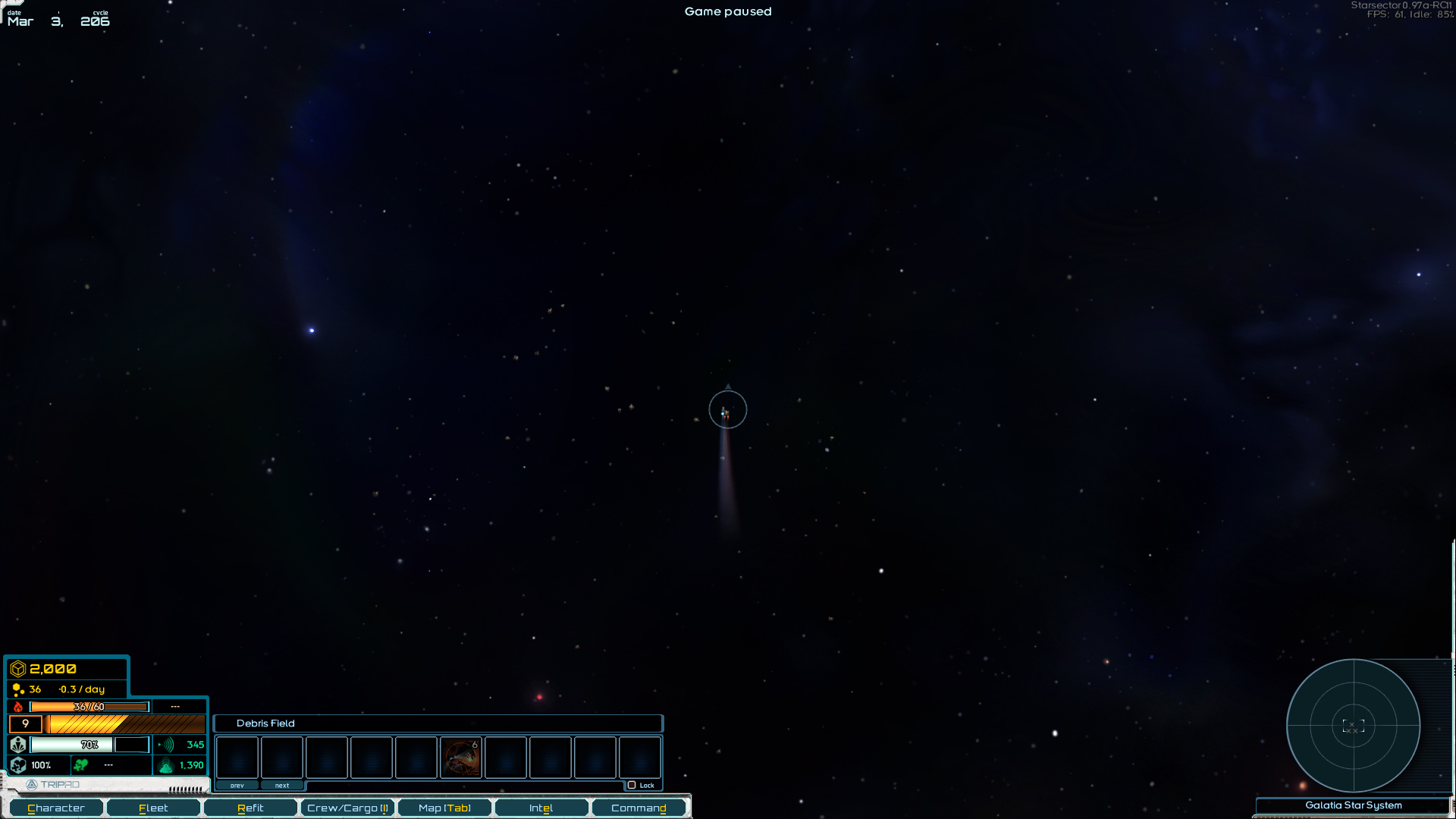This screenshot has width=1456, height=819.
Task: Switch to the Fleet screen
Action: pyautogui.click(x=153, y=808)
